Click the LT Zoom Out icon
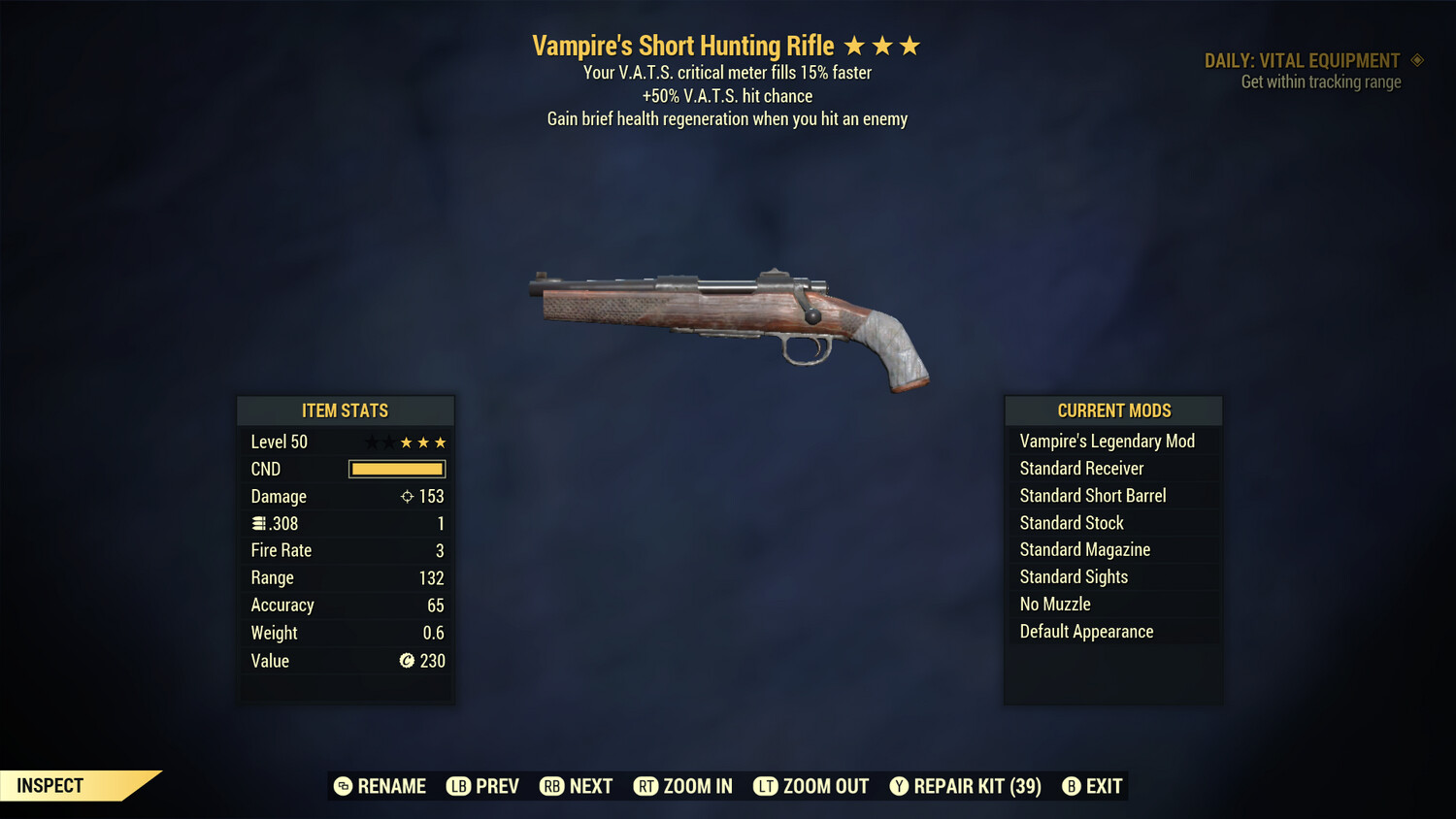The height and width of the screenshot is (819, 1456). (x=765, y=786)
